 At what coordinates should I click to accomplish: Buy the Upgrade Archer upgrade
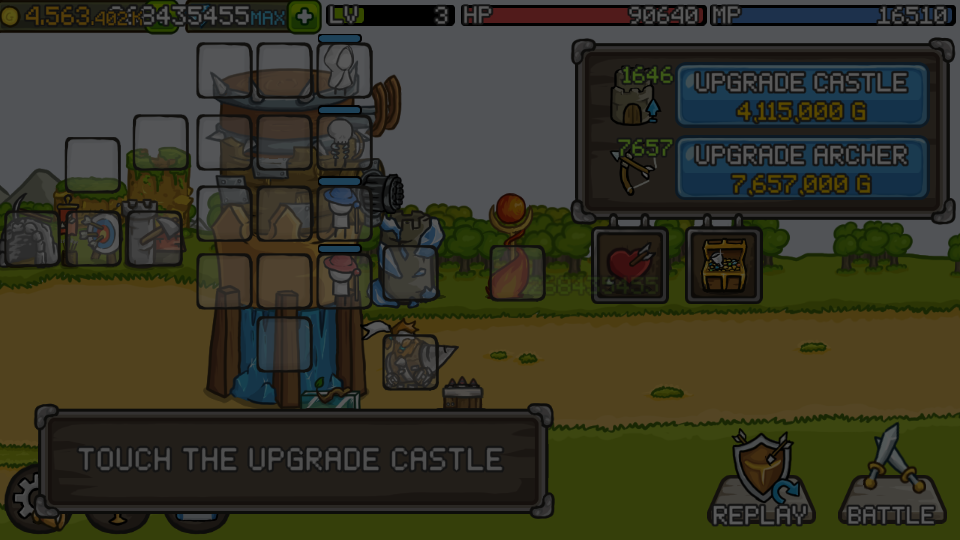pos(802,168)
